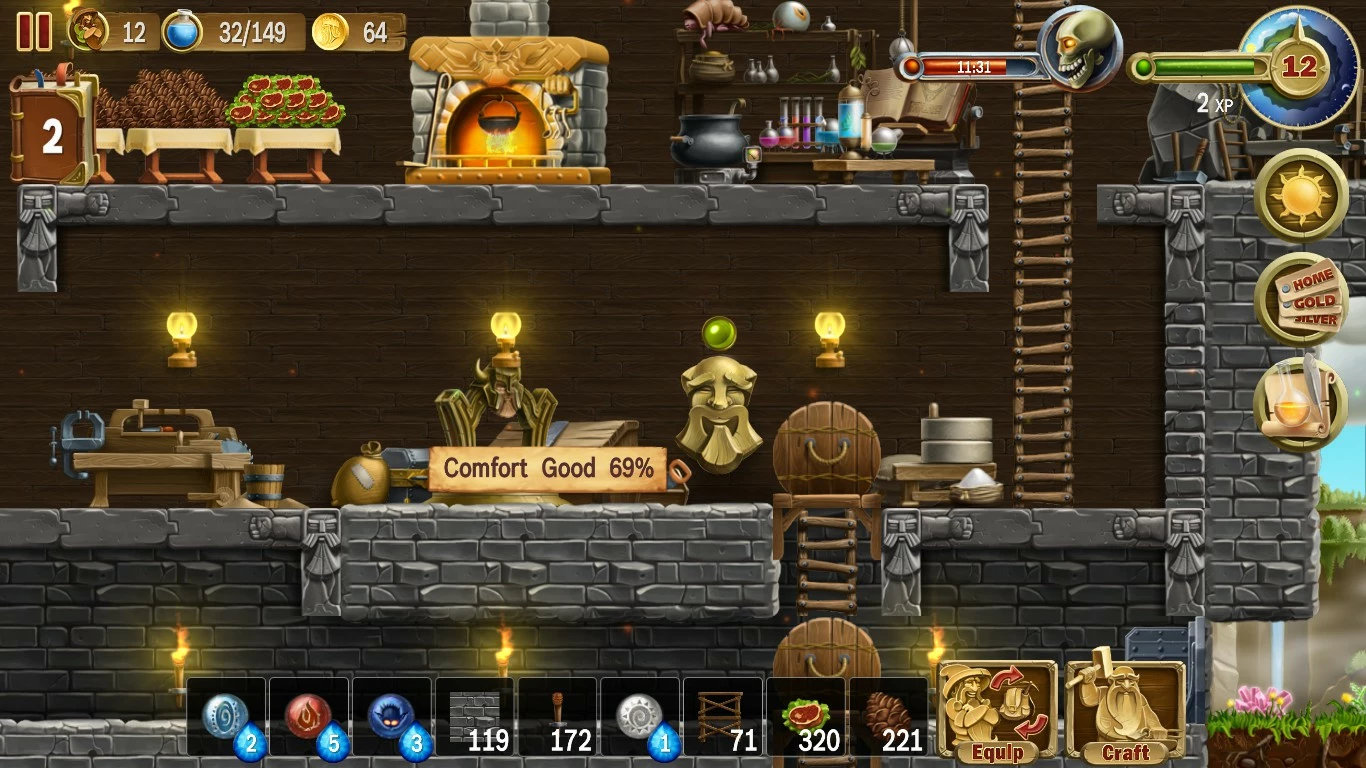This screenshot has width=1366, height=768.
Task: Click the world globe level indicator
Action: coord(1298,67)
